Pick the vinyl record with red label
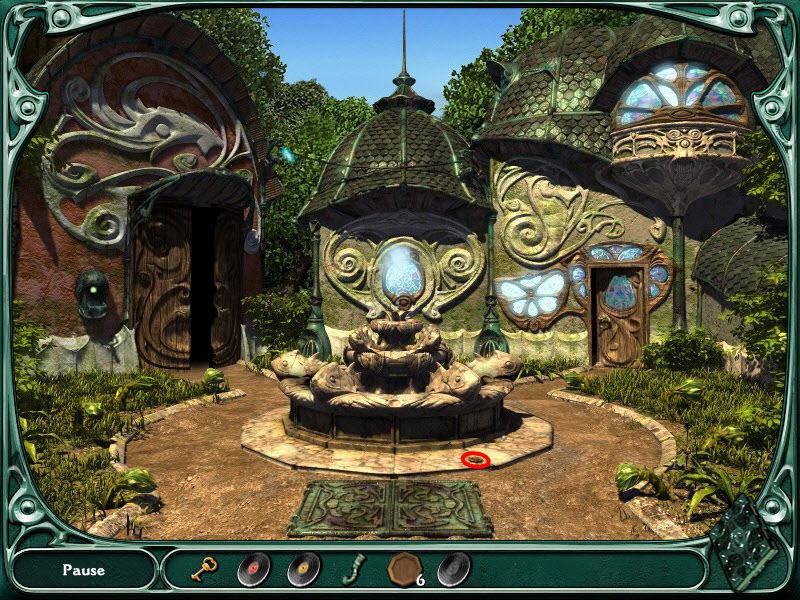This screenshot has height=600, width=800. [x=253, y=570]
